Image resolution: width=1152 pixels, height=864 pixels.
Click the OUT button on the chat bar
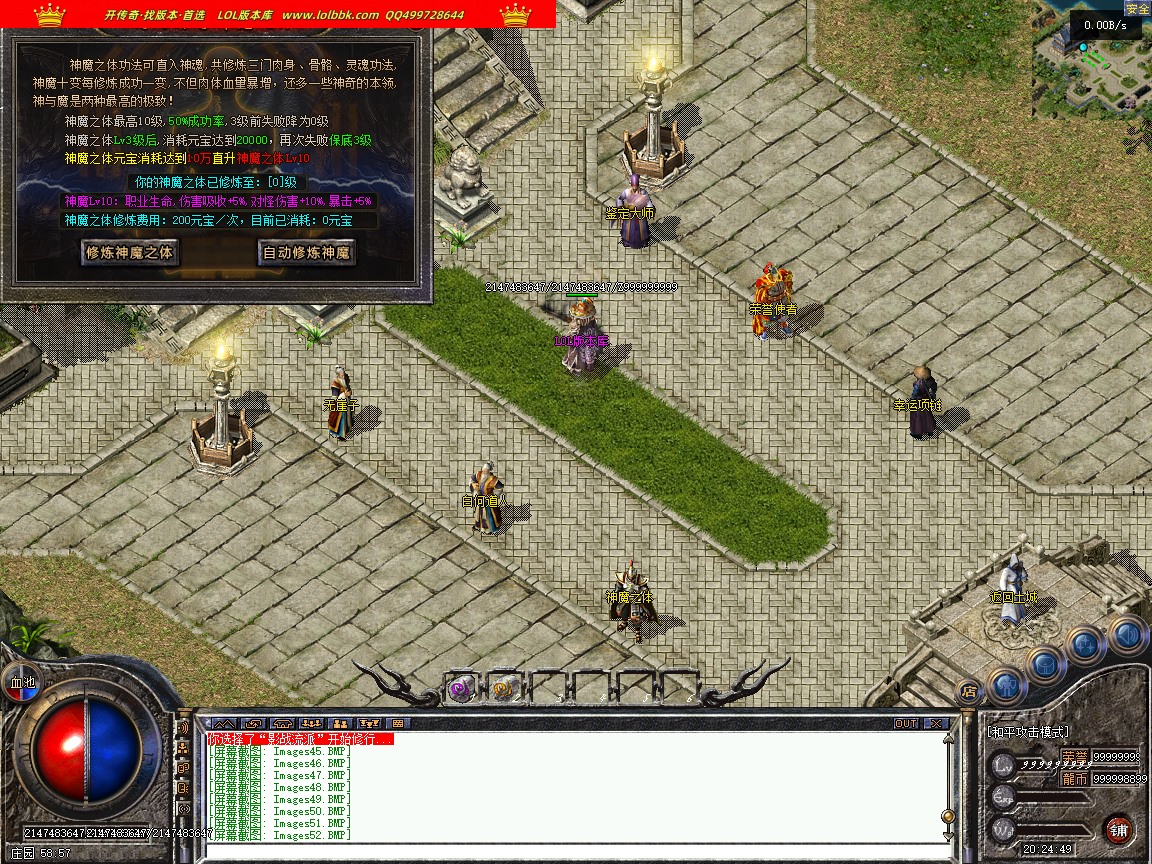[906, 723]
